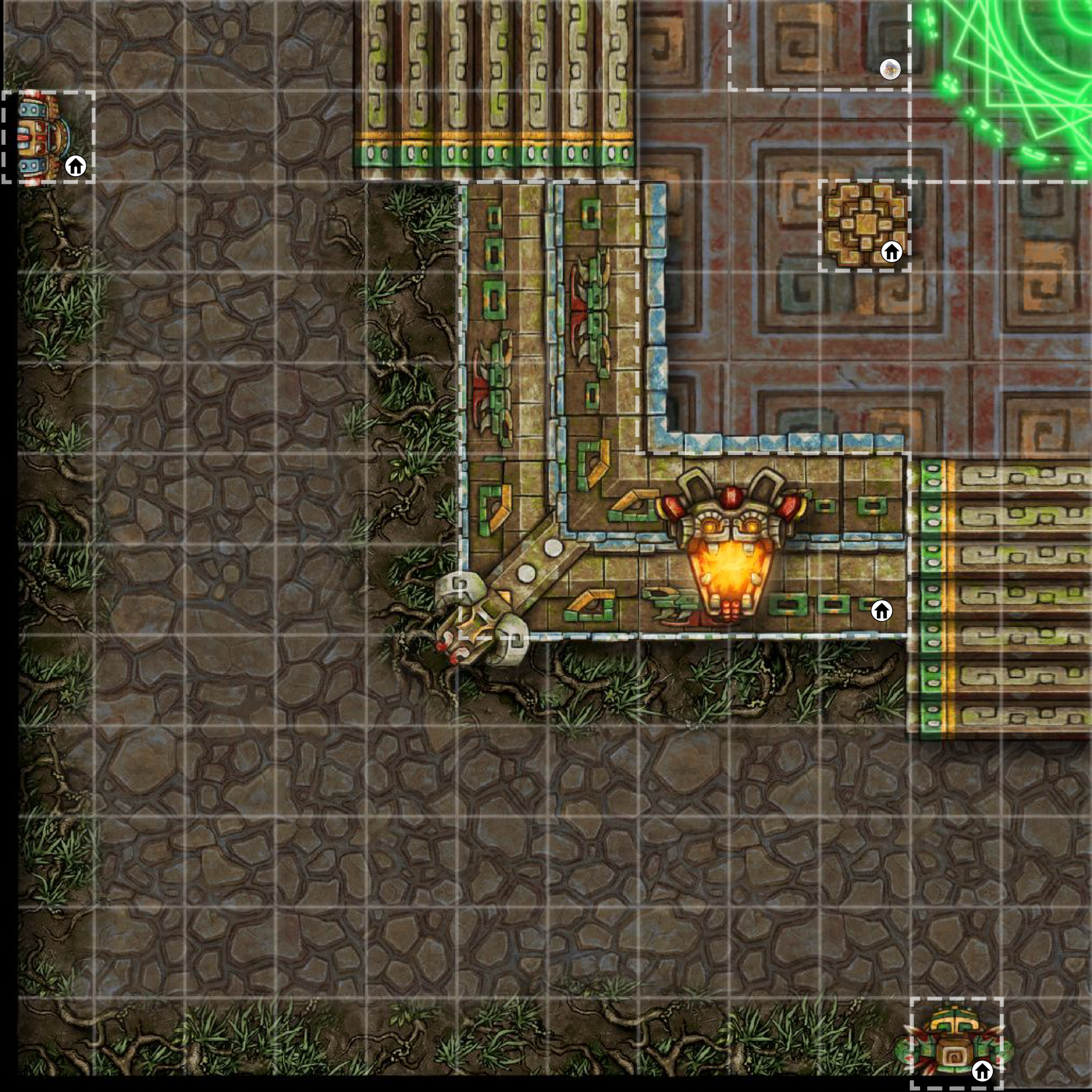Click the home marker on the green idol tile
This screenshot has width=1092, height=1092.
(982, 1070)
